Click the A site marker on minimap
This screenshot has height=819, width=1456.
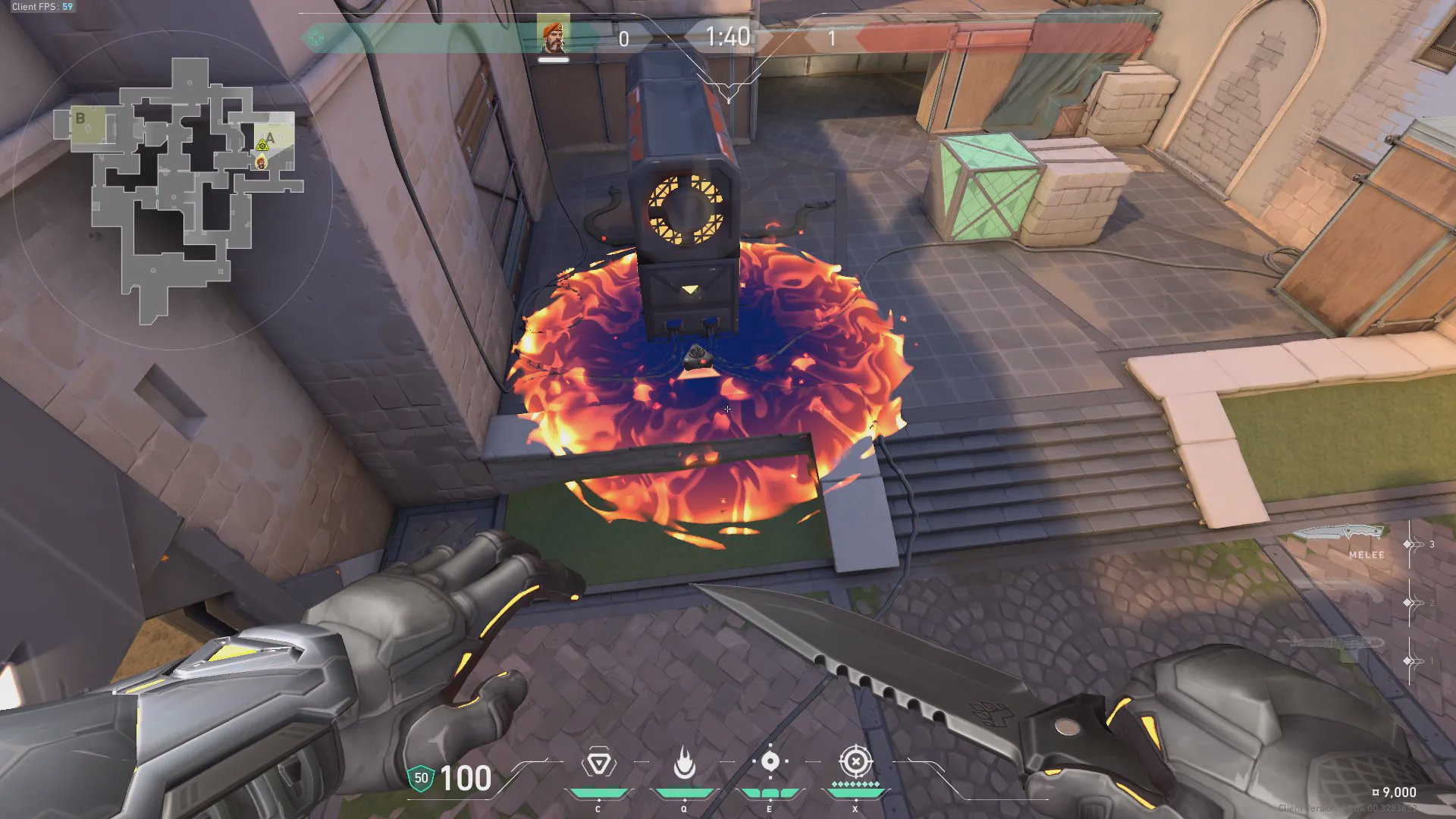point(270,137)
